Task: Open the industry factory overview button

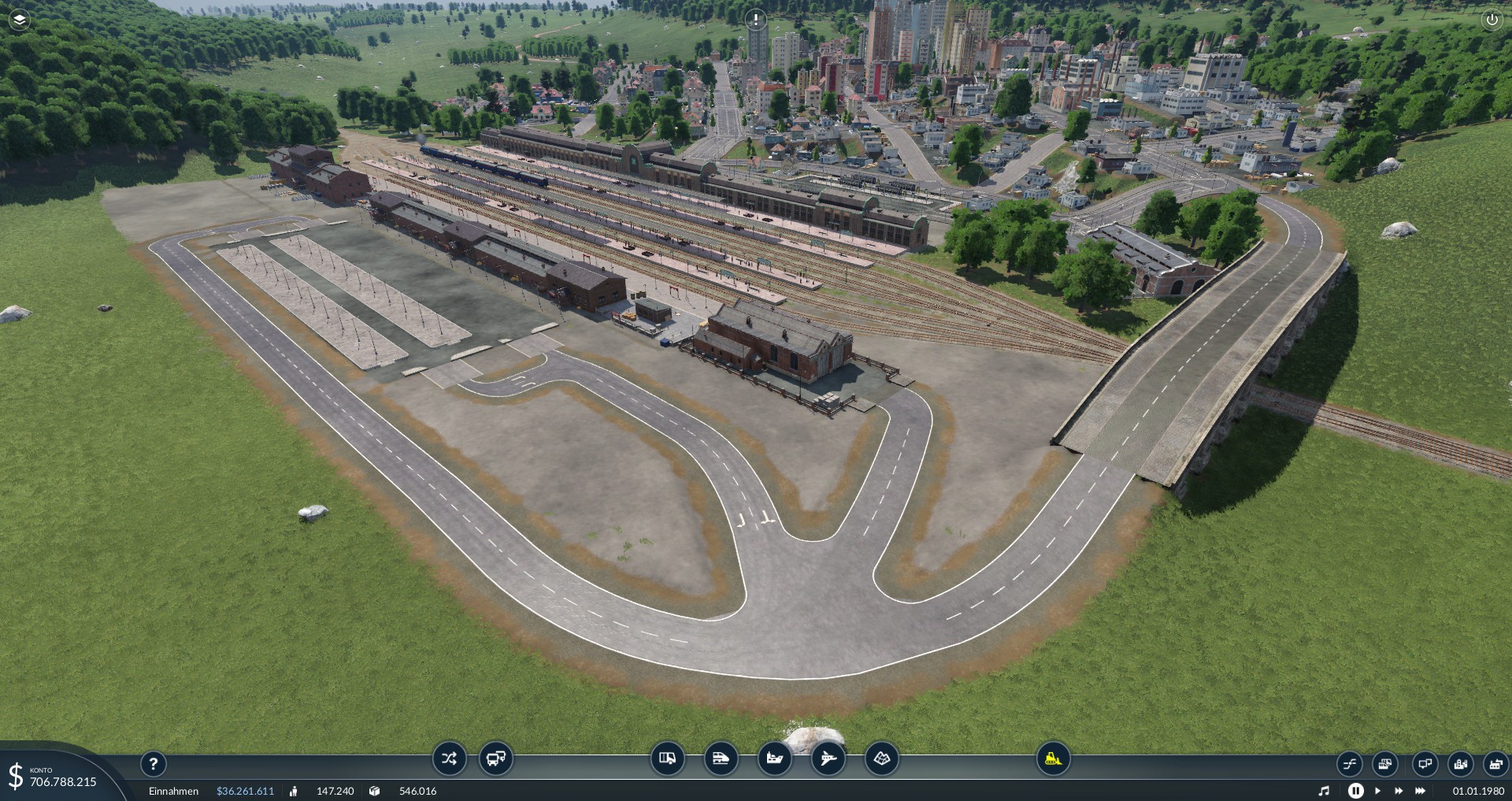Action: point(1495,763)
